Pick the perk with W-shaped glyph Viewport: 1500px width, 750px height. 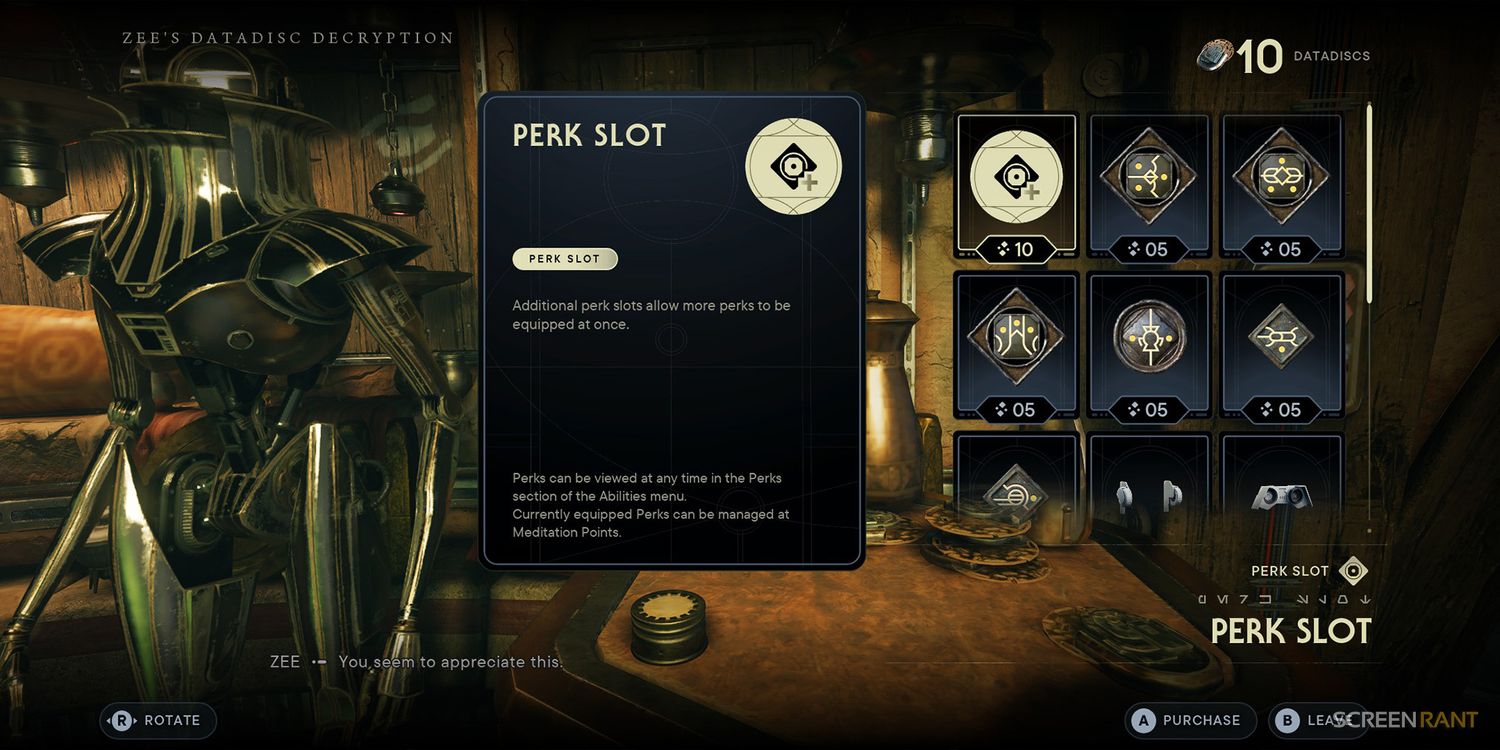1016,345
